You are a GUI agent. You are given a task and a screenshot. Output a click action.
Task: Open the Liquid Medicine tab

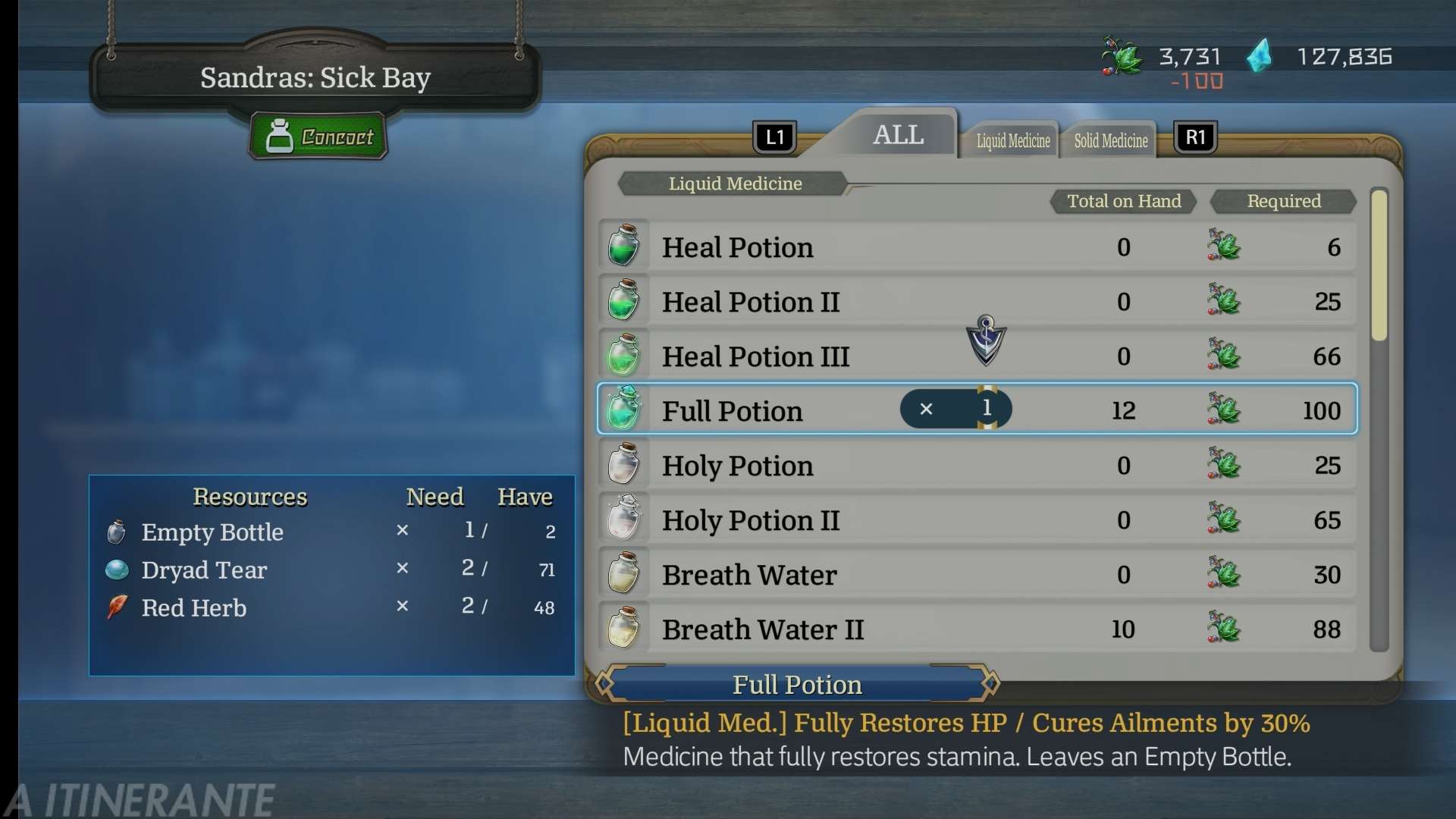tap(1012, 141)
